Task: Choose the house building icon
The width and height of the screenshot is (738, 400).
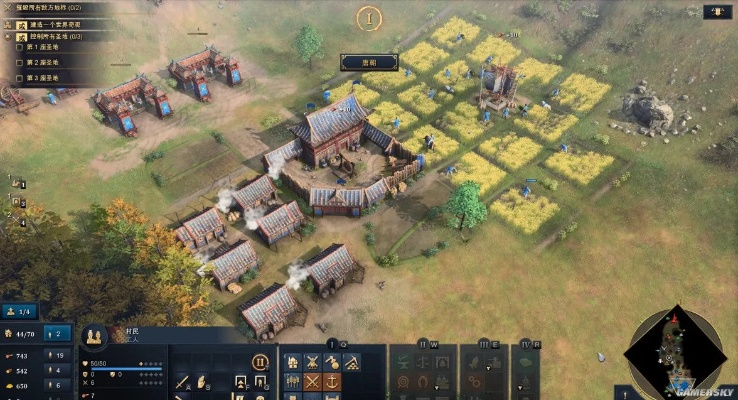Action: 292,362
